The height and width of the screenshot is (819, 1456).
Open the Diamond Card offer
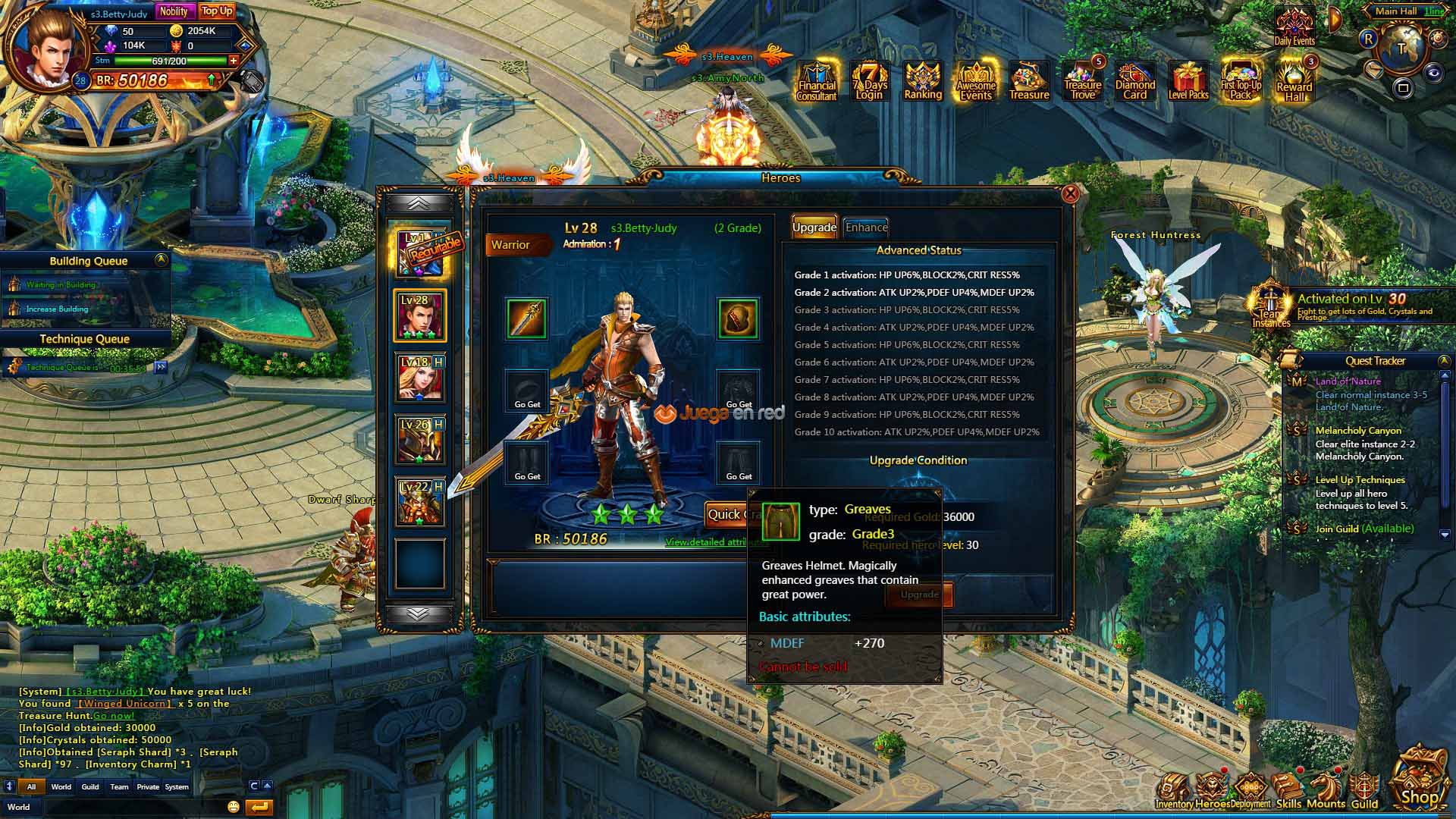pos(1135,81)
